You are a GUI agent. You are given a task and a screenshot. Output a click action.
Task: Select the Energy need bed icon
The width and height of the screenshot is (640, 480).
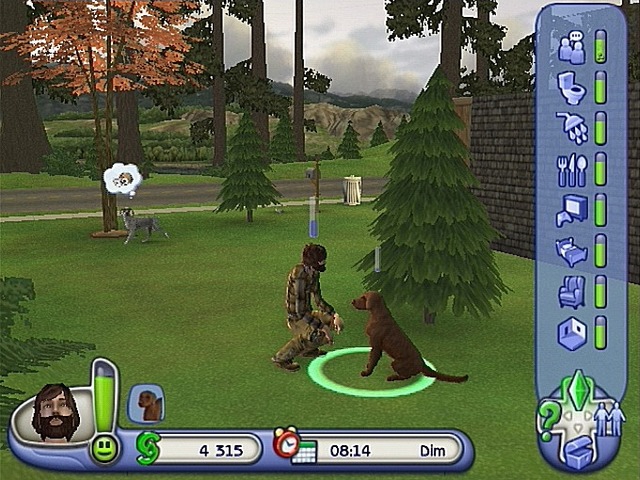tap(572, 251)
